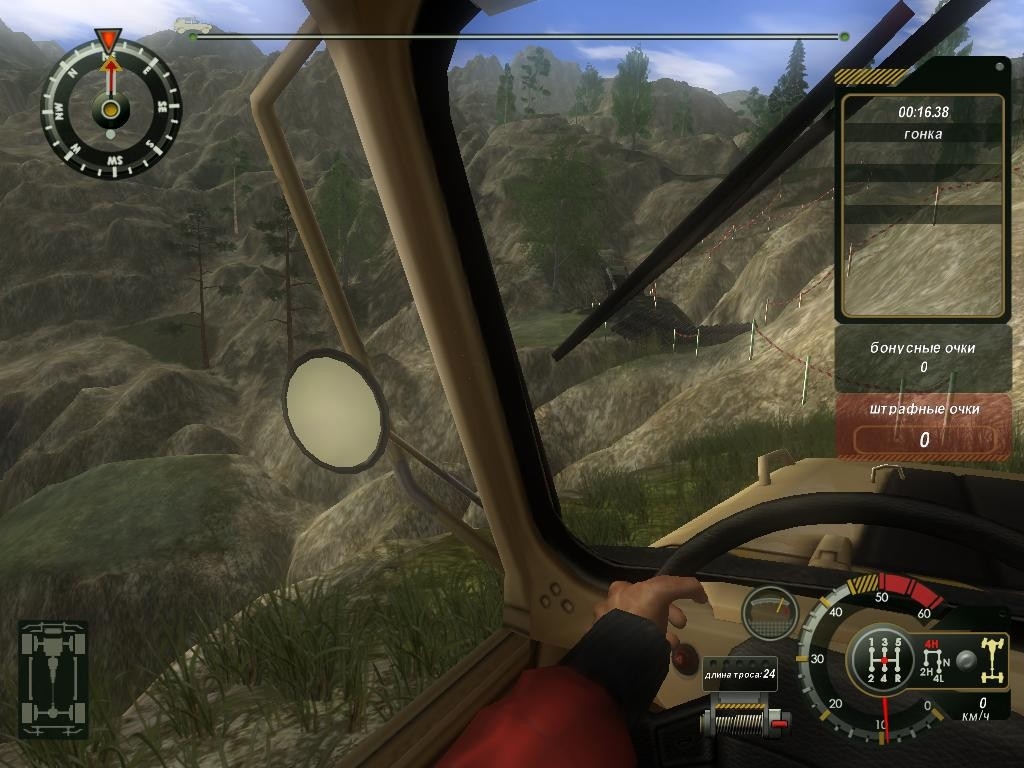Click the compass dial

coord(110,109)
